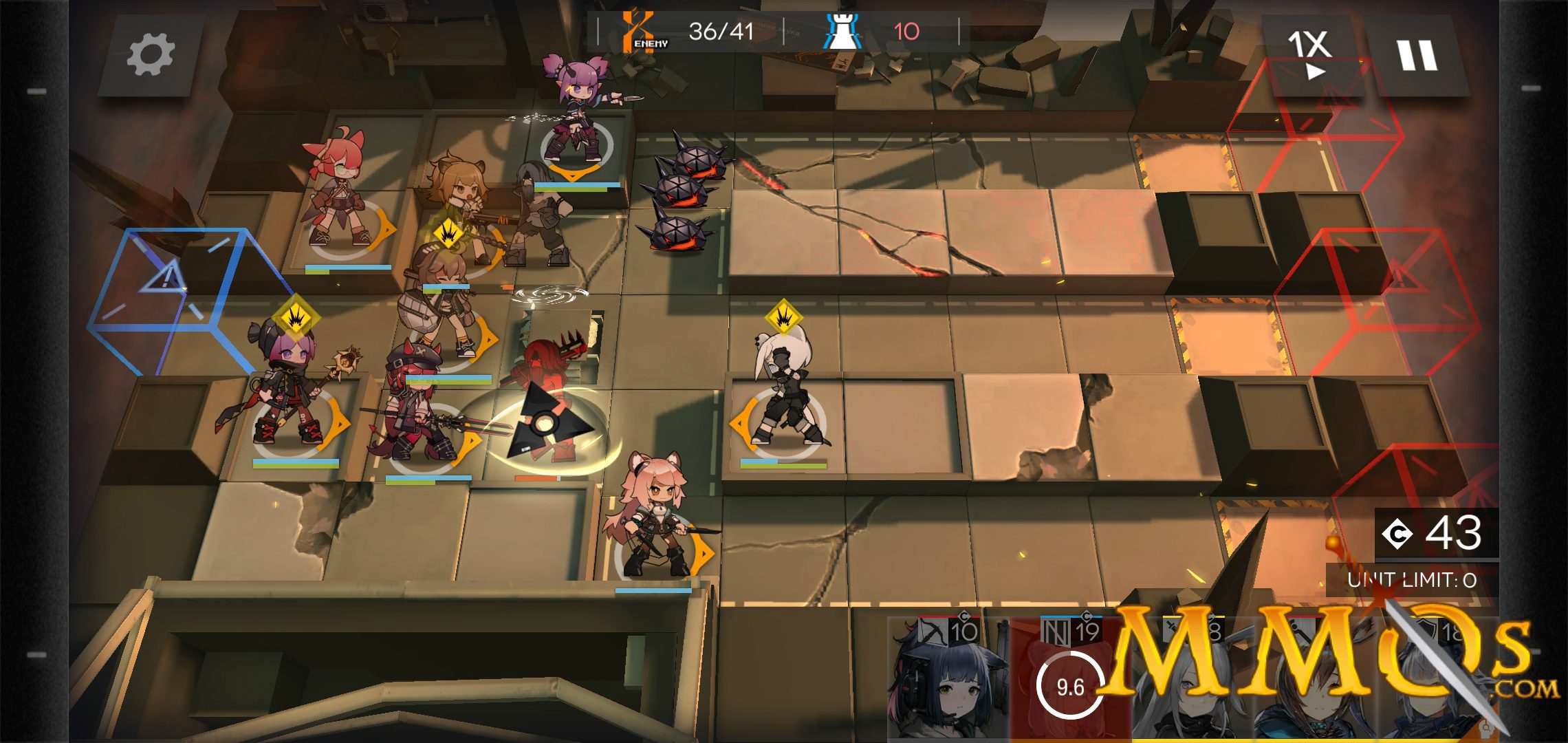Expand the orange arrow beside the pink-haired archer

(703, 552)
